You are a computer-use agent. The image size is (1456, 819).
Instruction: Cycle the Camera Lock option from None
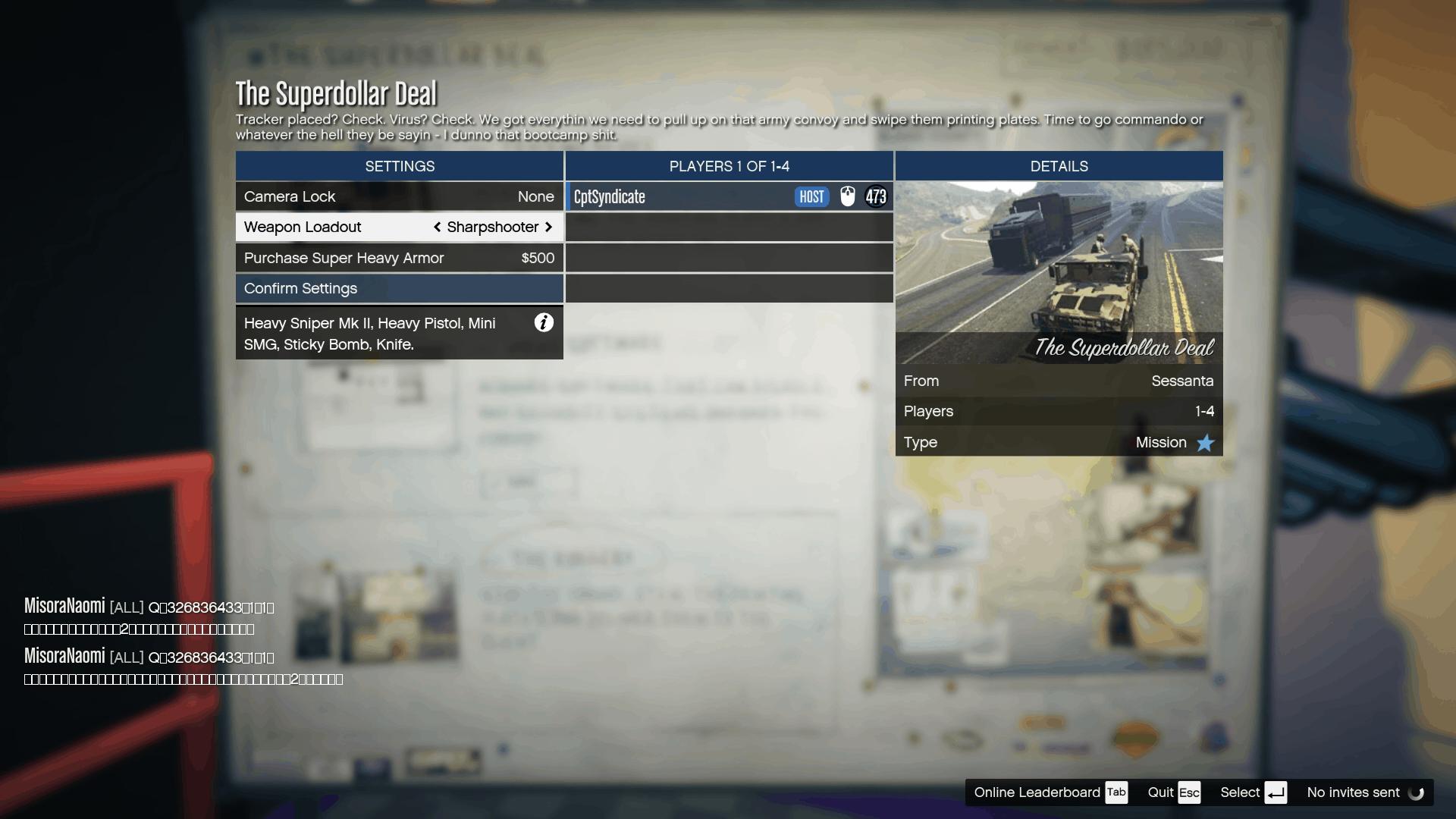point(535,196)
